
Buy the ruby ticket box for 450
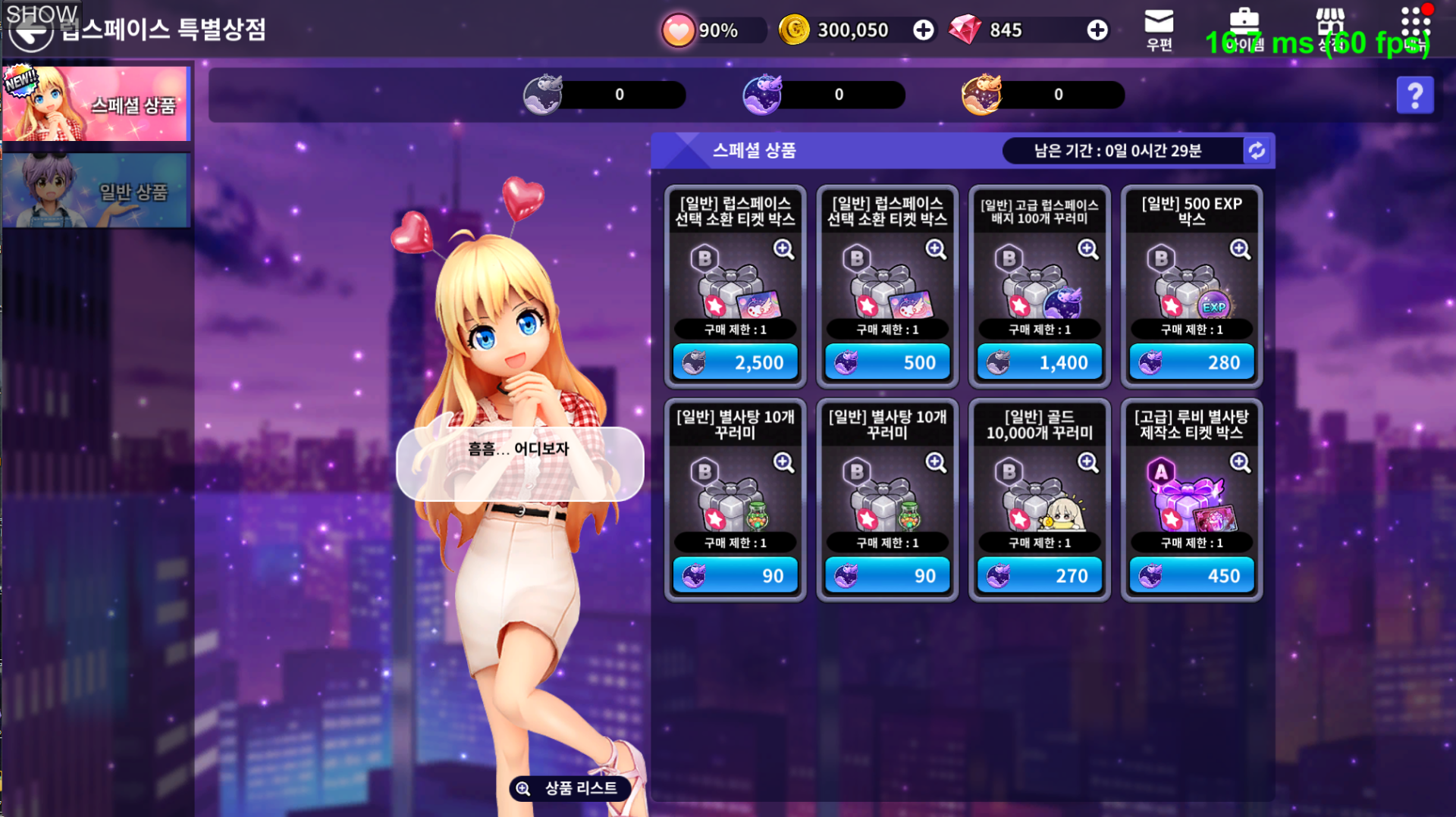(x=1191, y=576)
